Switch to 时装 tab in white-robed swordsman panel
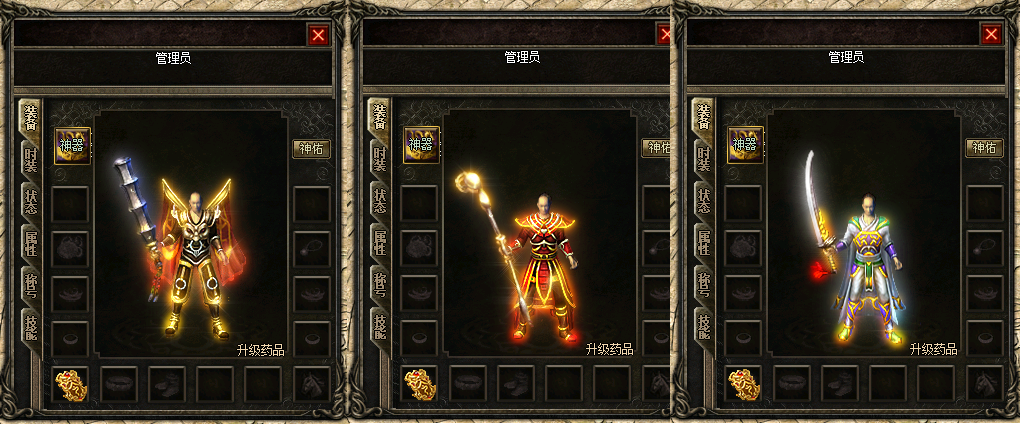 tap(703, 161)
